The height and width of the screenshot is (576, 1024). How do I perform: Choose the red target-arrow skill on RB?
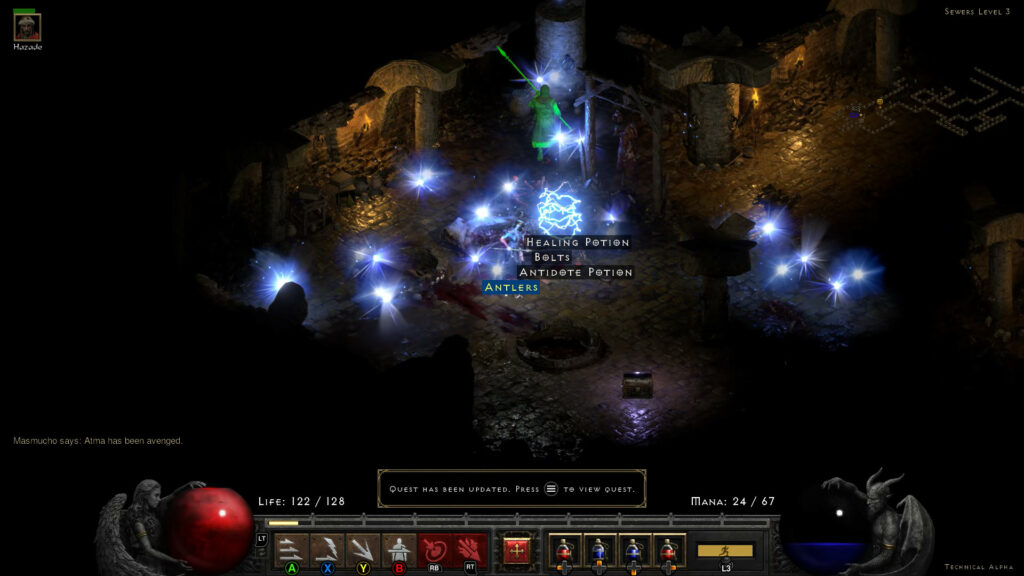(435, 549)
